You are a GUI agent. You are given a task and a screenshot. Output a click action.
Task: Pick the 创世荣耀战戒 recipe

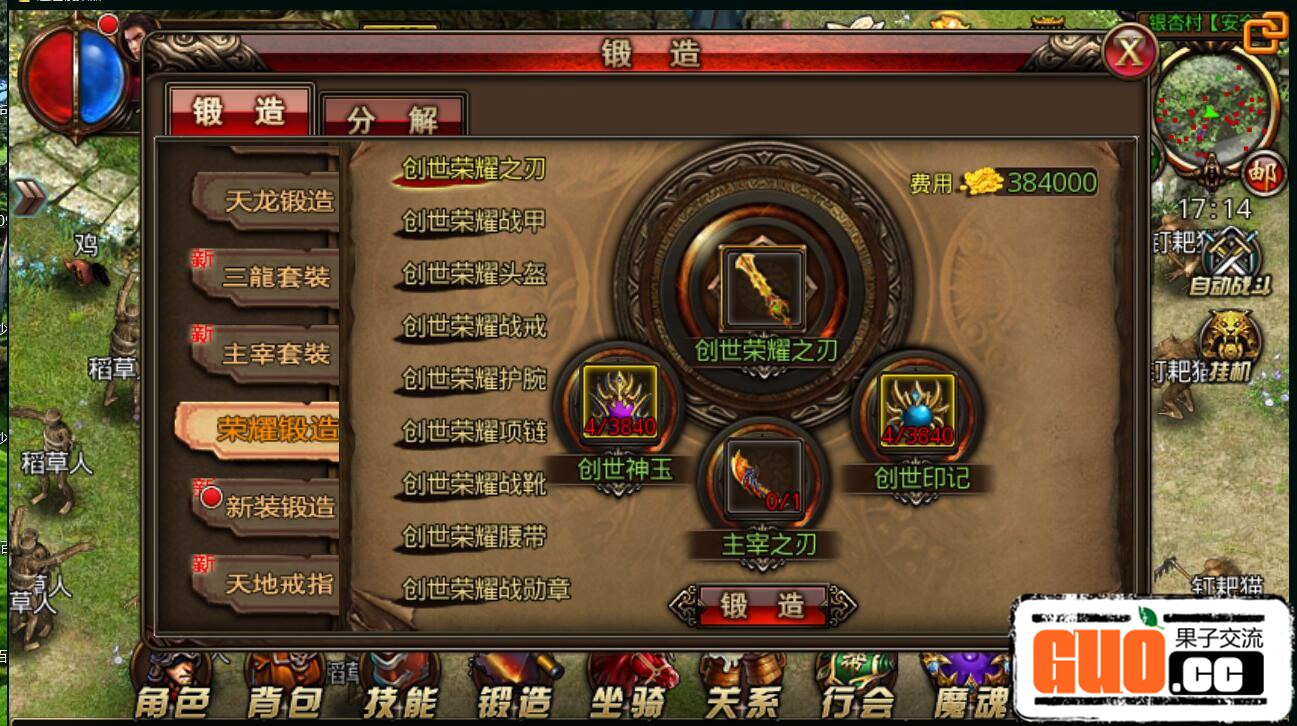click(x=474, y=326)
